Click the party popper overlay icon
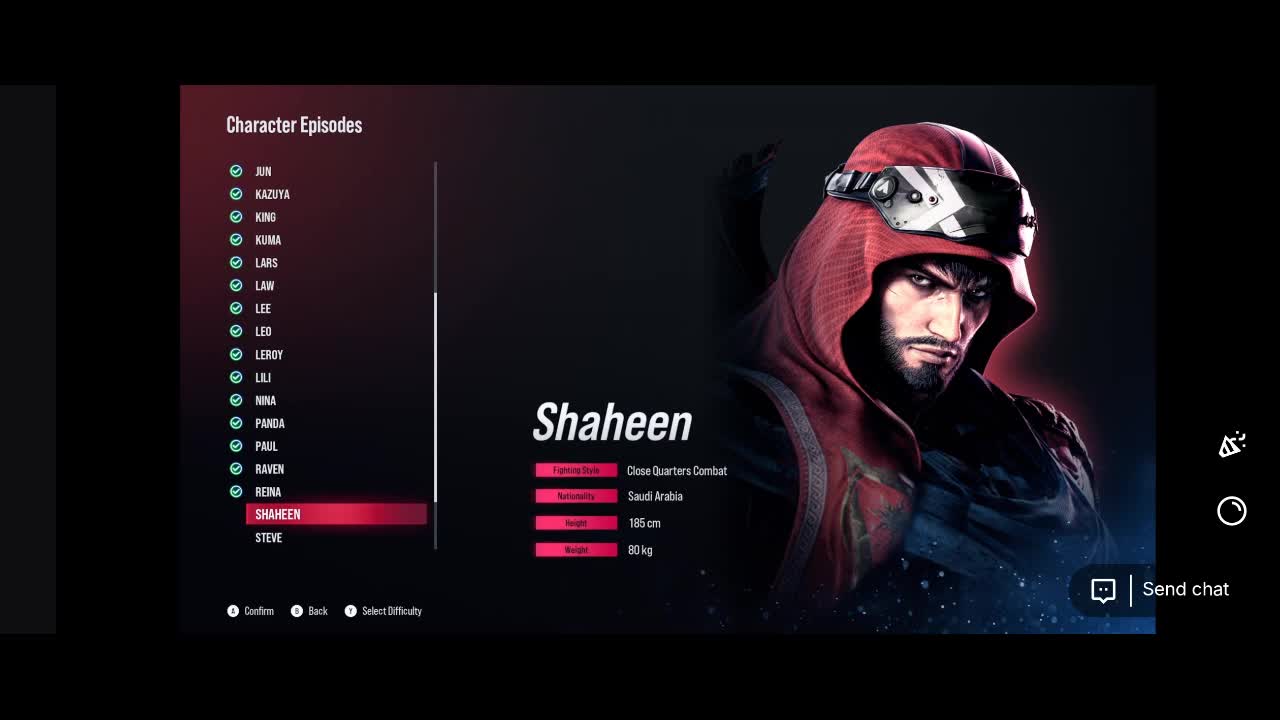This screenshot has width=1280, height=720. 1231,445
